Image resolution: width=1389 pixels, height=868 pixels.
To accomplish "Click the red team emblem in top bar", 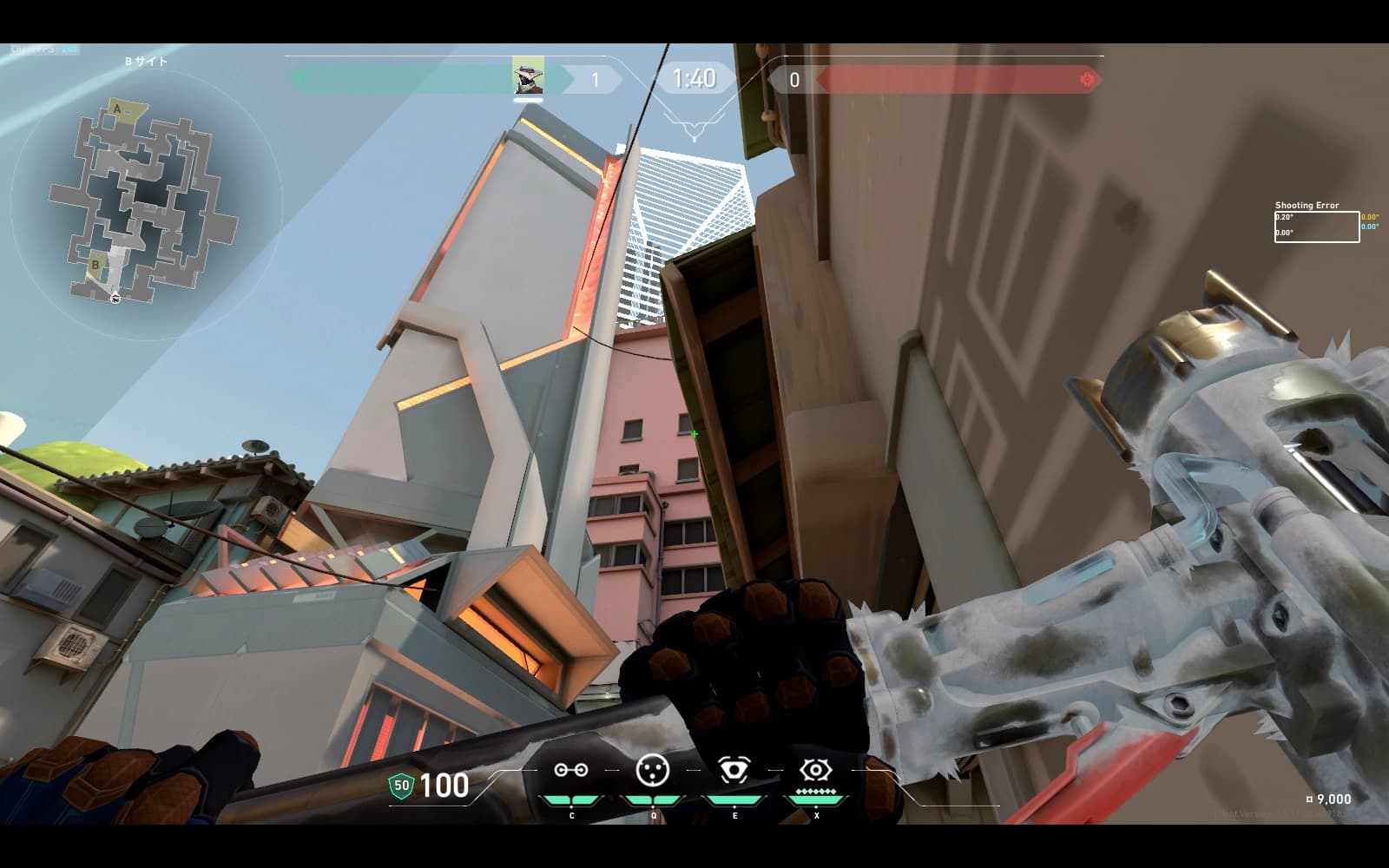I will point(1087,80).
